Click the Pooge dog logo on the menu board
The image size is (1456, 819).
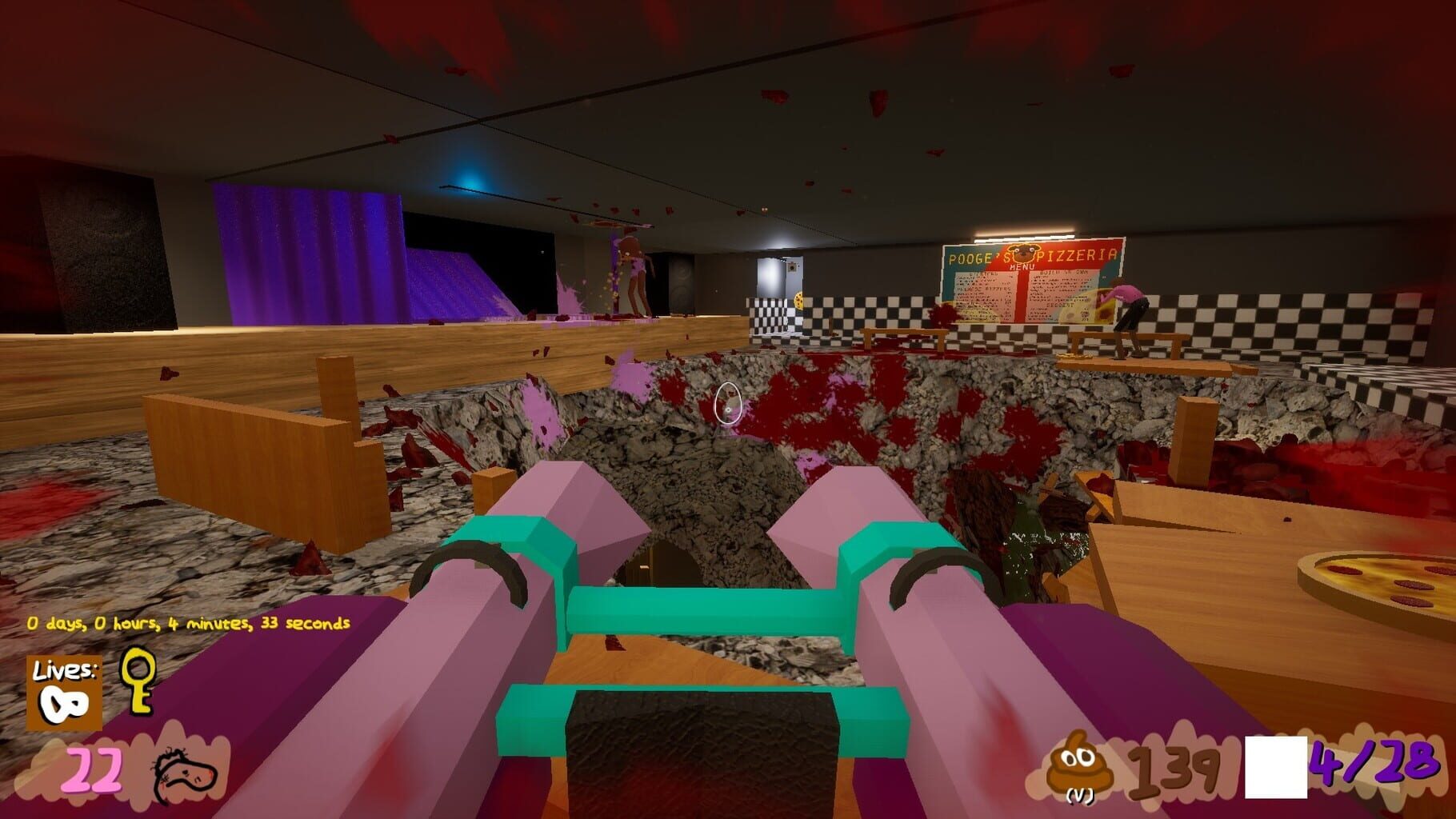tap(1024, 254)
